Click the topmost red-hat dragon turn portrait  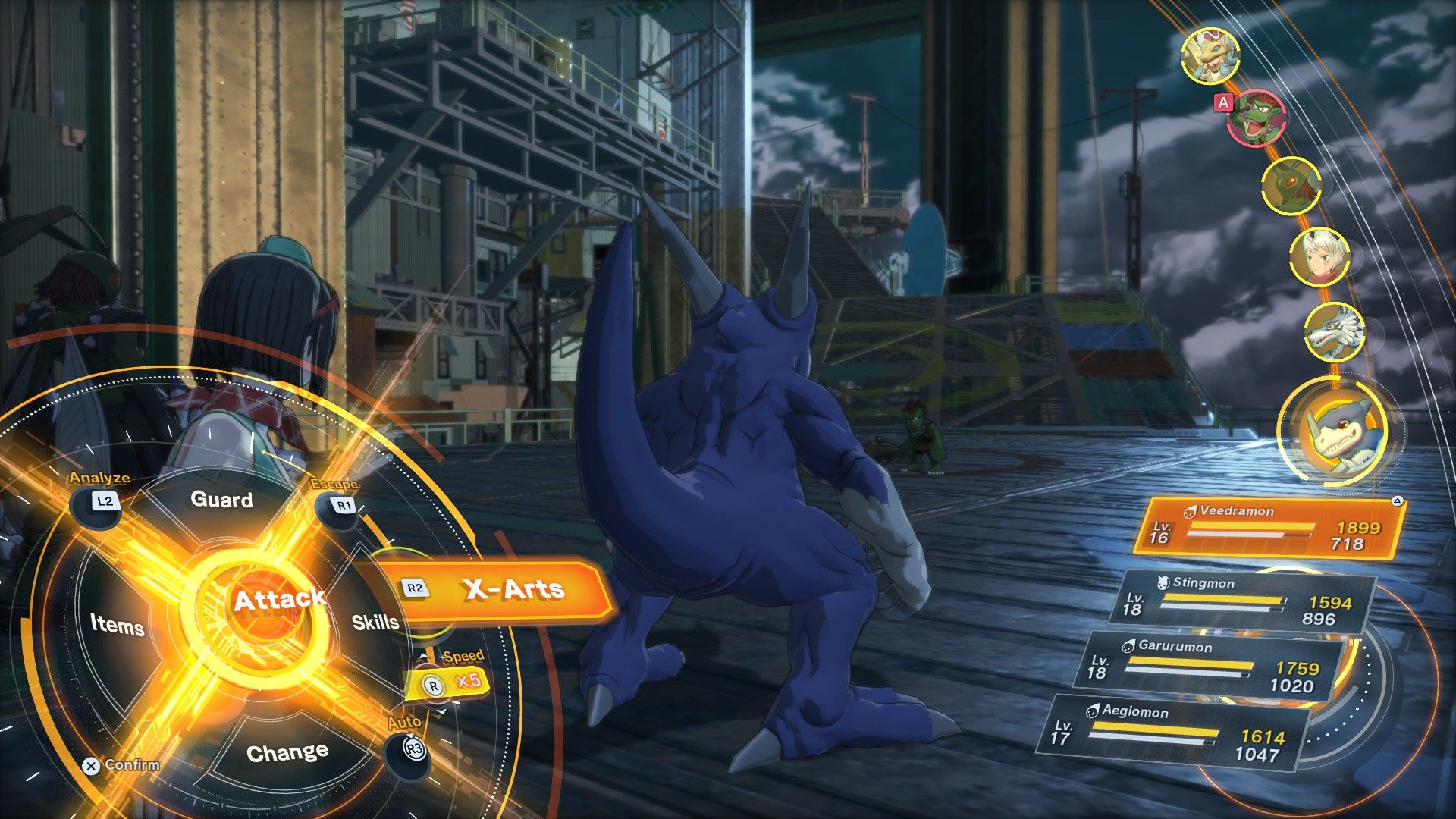click(x=1210, y=56)
